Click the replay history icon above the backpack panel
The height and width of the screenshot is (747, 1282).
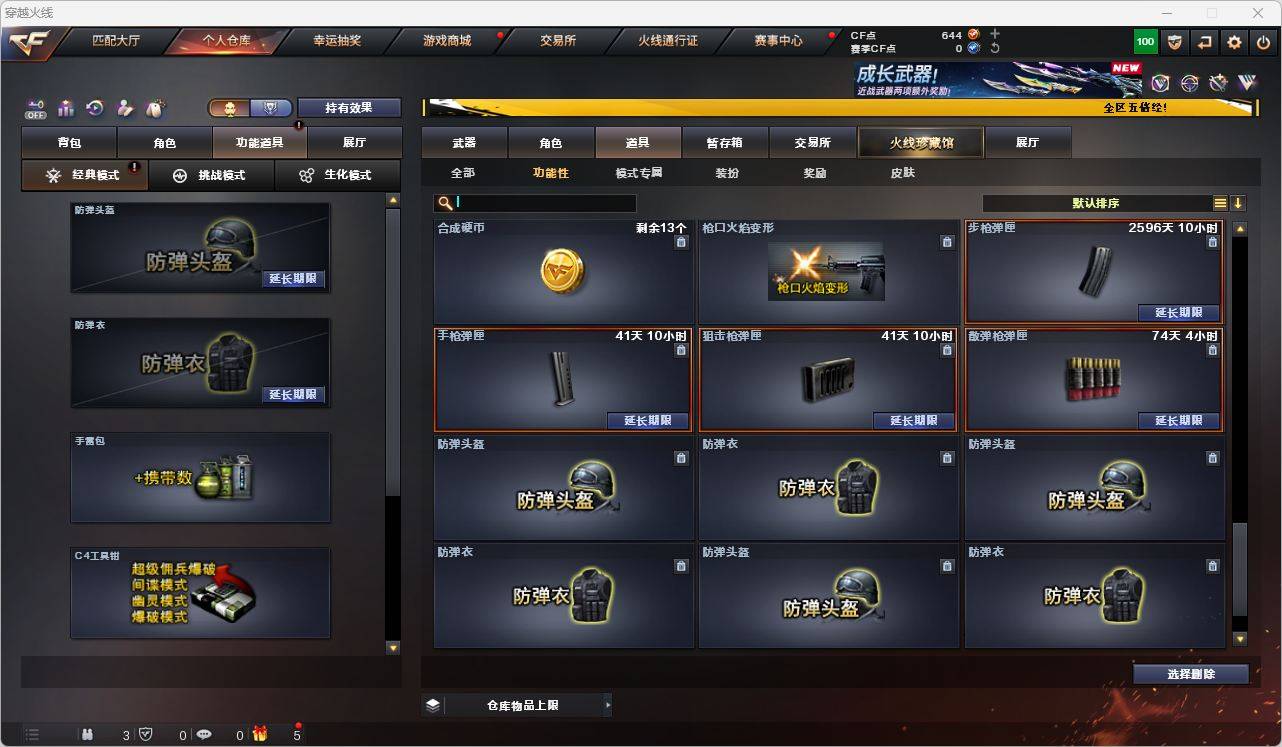pos(94,107)
